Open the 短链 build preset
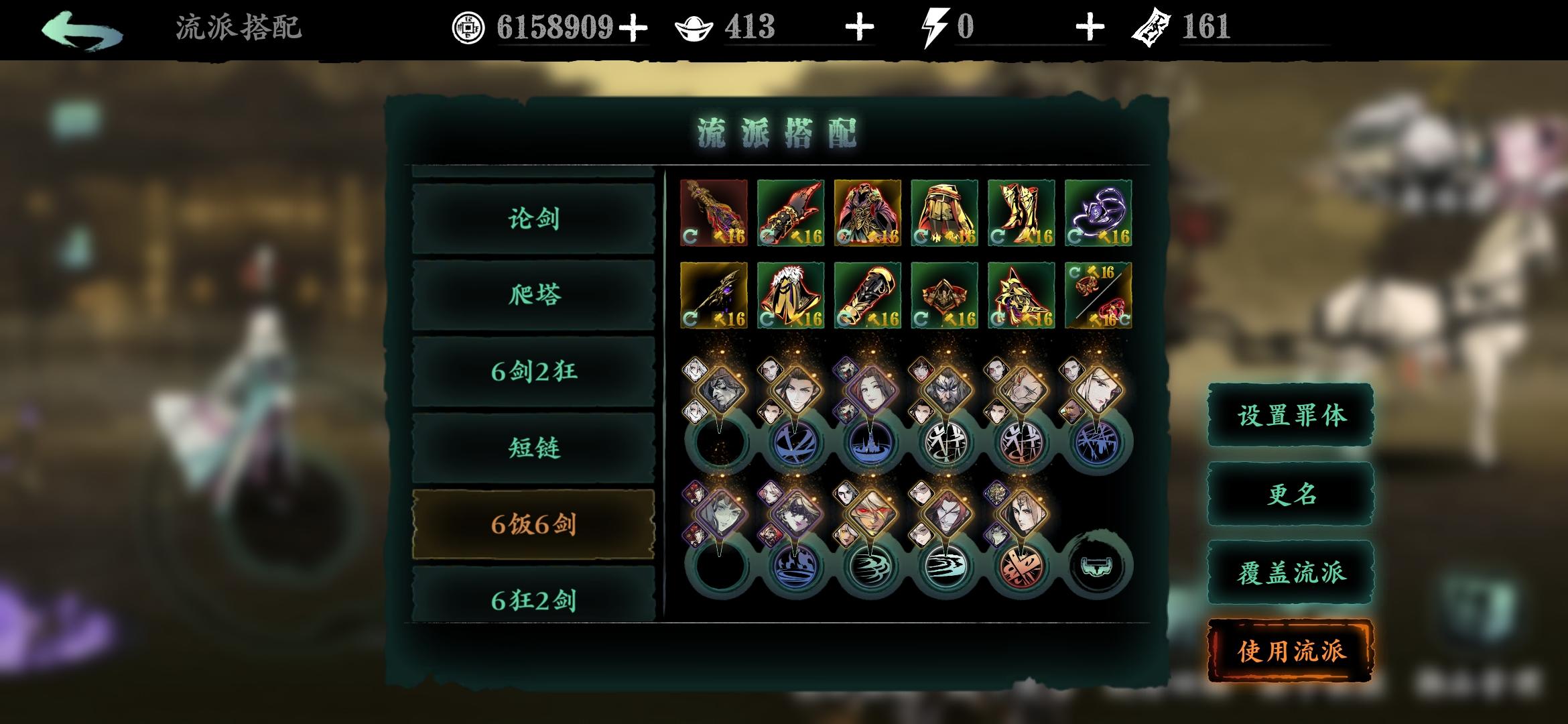Screen dimensions: 1568x724 [x=533, y=448]
